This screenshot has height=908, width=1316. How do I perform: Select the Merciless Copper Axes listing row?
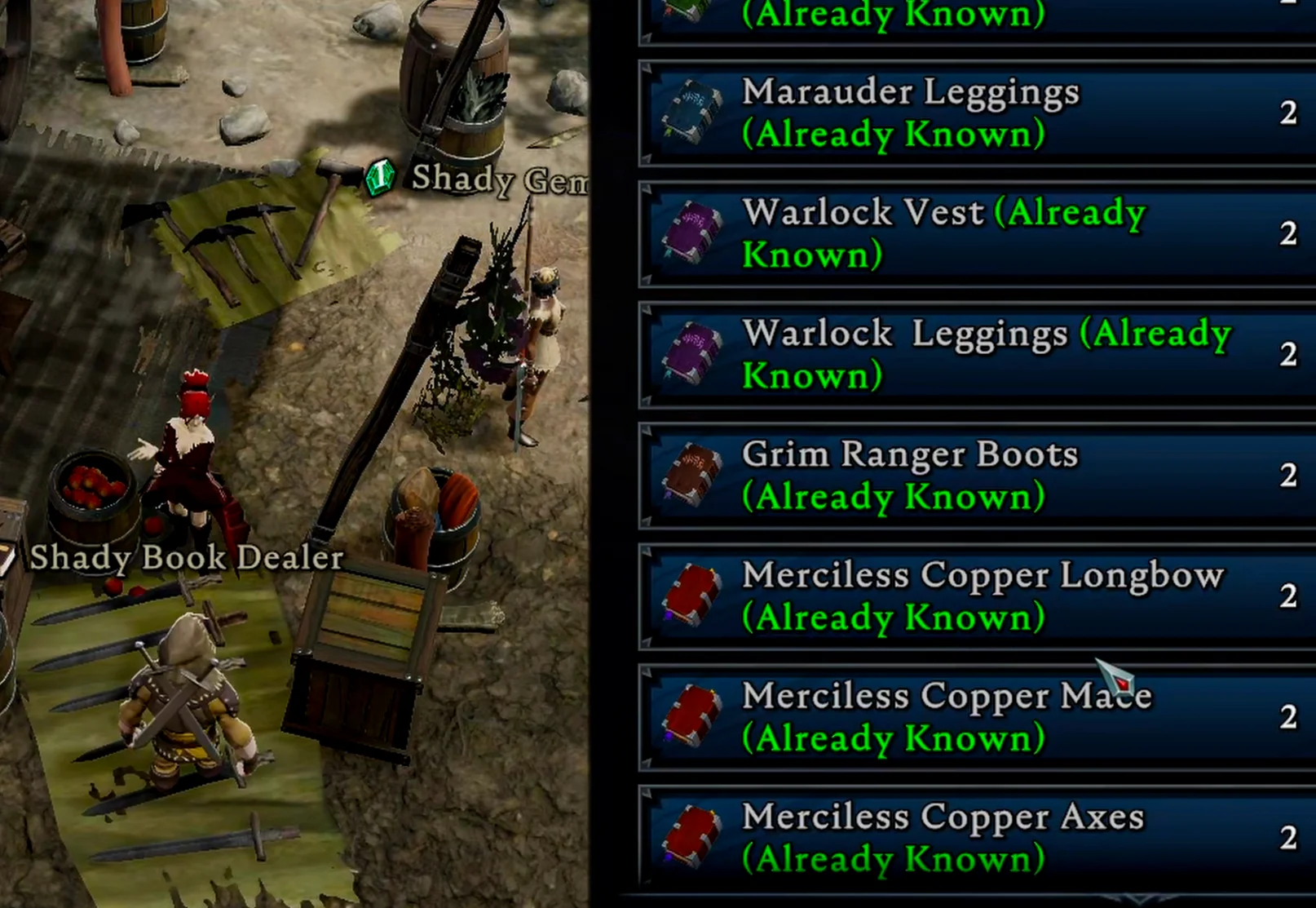[938, 835]
